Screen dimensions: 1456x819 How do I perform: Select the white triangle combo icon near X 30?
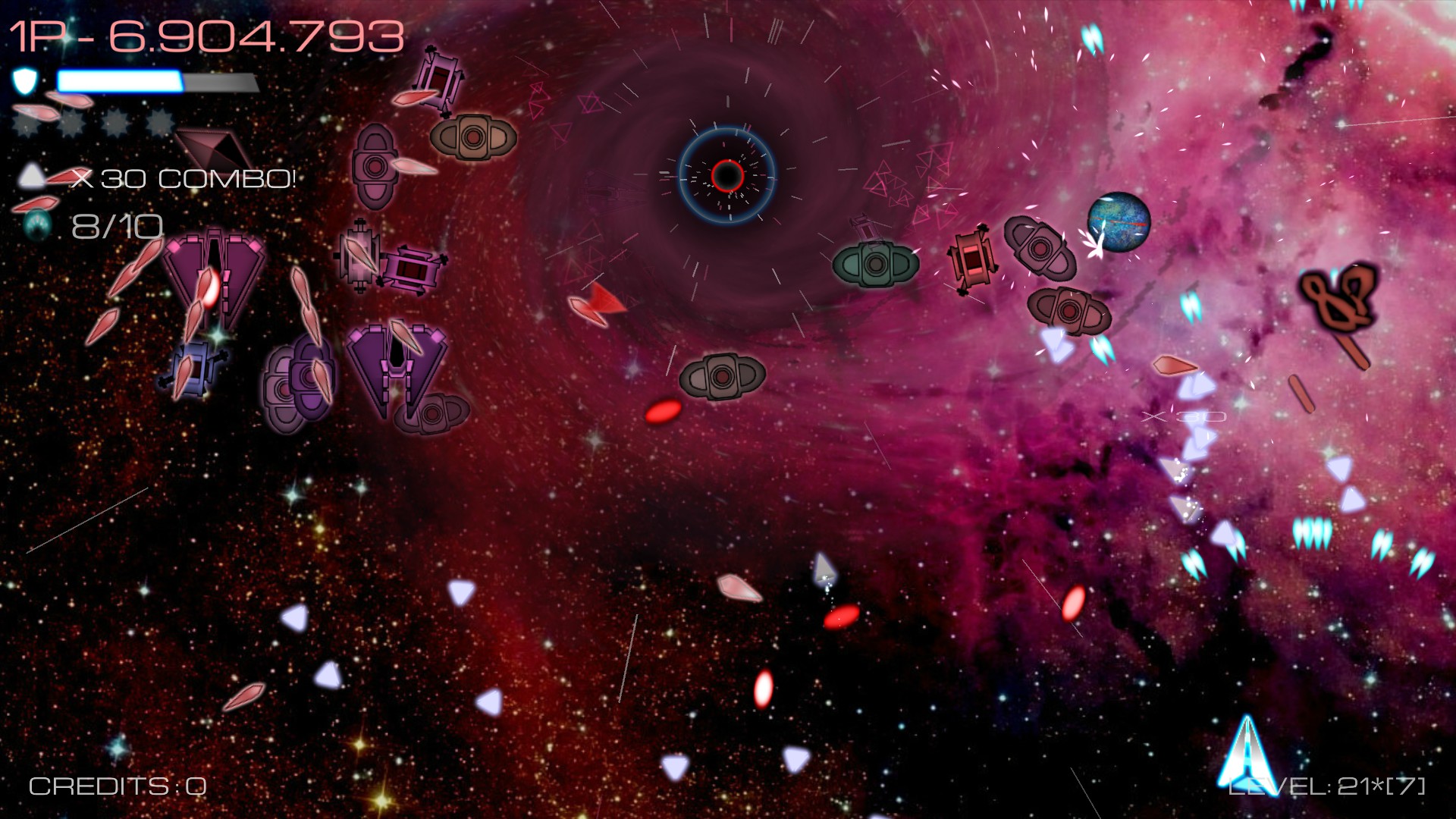tap(32, 177)
